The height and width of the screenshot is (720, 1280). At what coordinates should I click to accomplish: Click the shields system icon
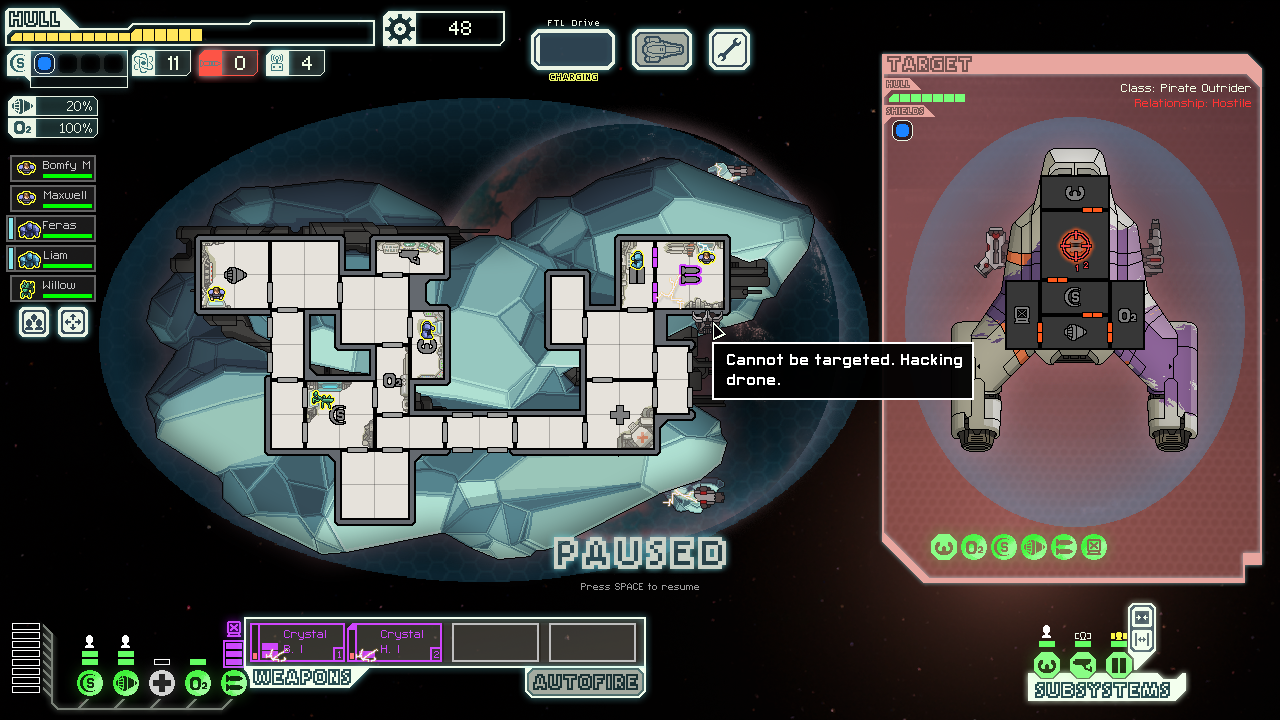[90, 684]
